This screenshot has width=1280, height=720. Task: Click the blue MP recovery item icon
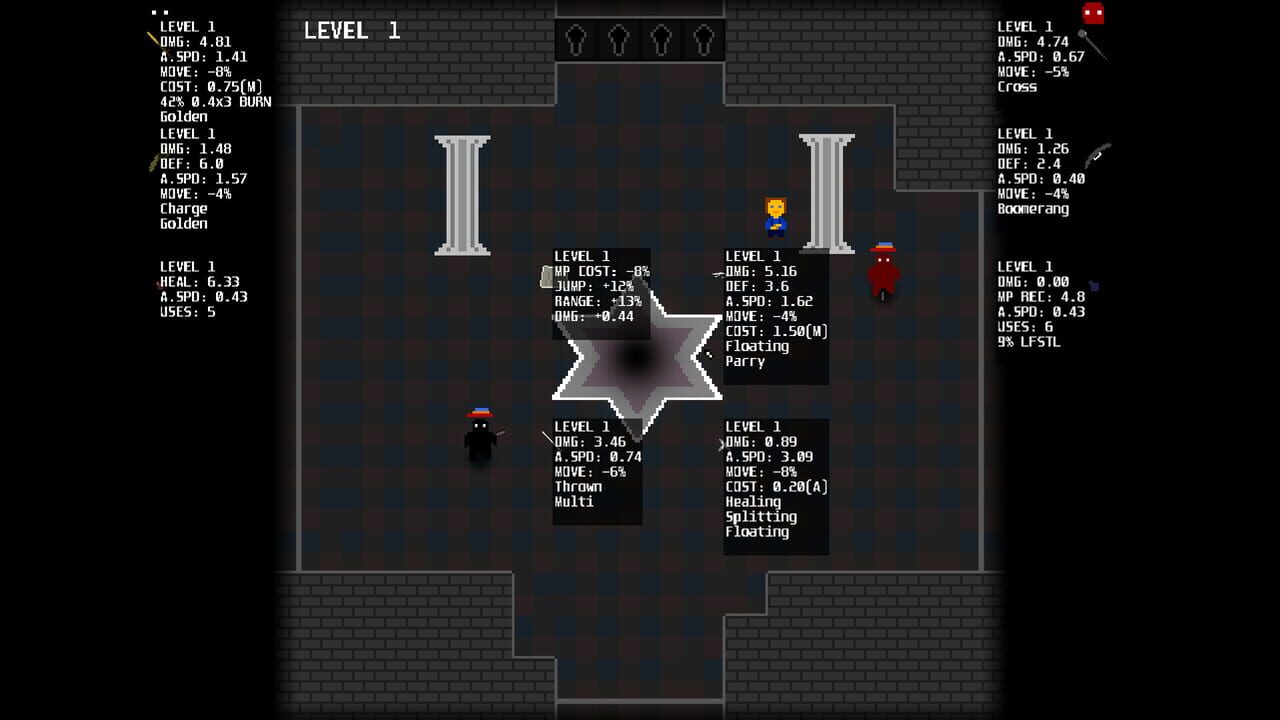(1094, 287)
